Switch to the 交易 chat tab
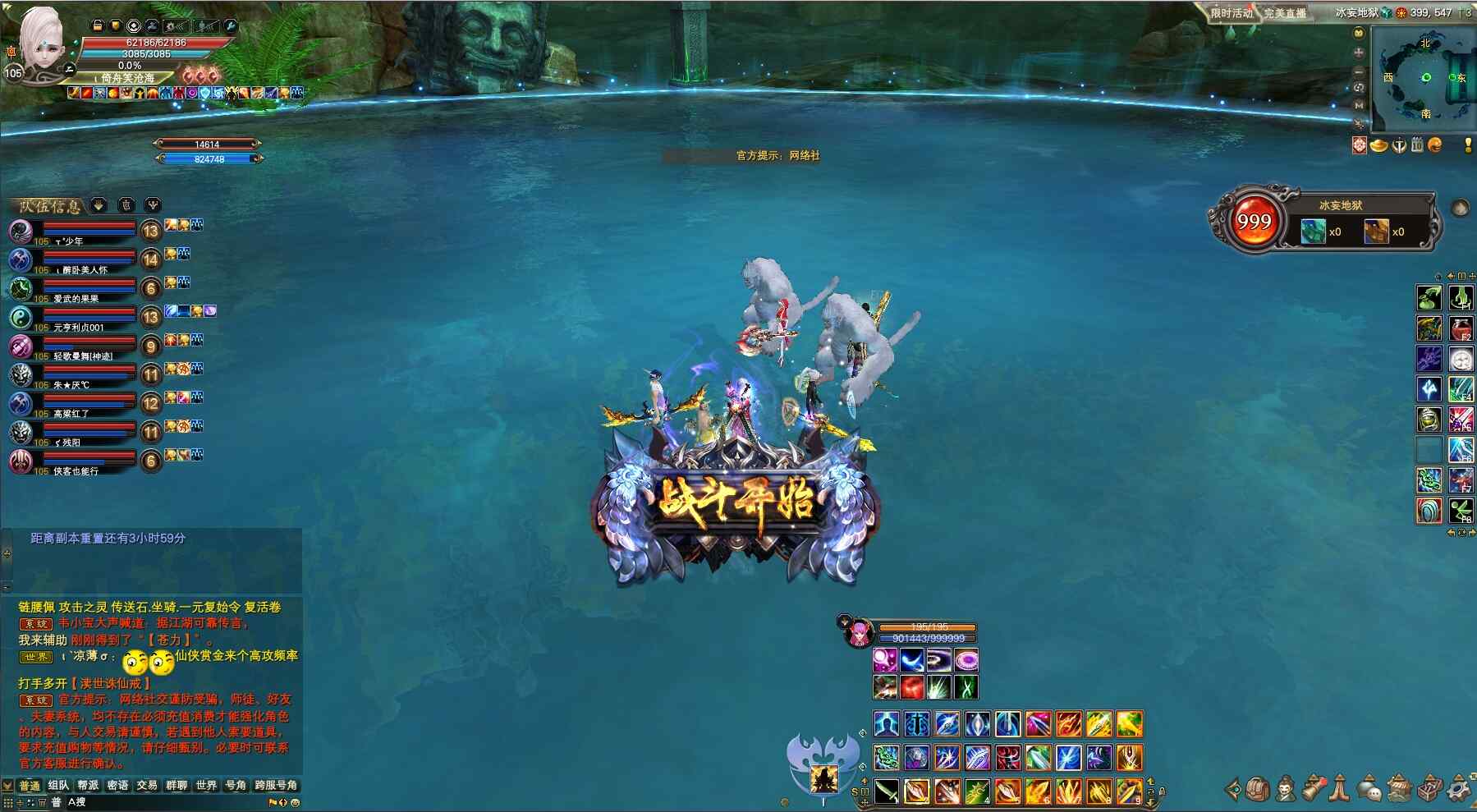This screenshot has height=812, width=1477. pyautogui.click(x=147, y=786)
